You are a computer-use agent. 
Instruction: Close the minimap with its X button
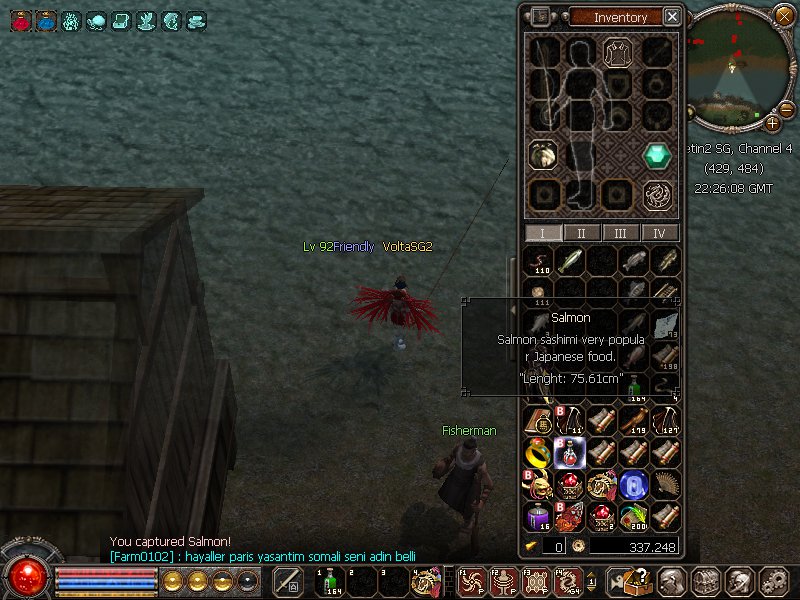784,16
